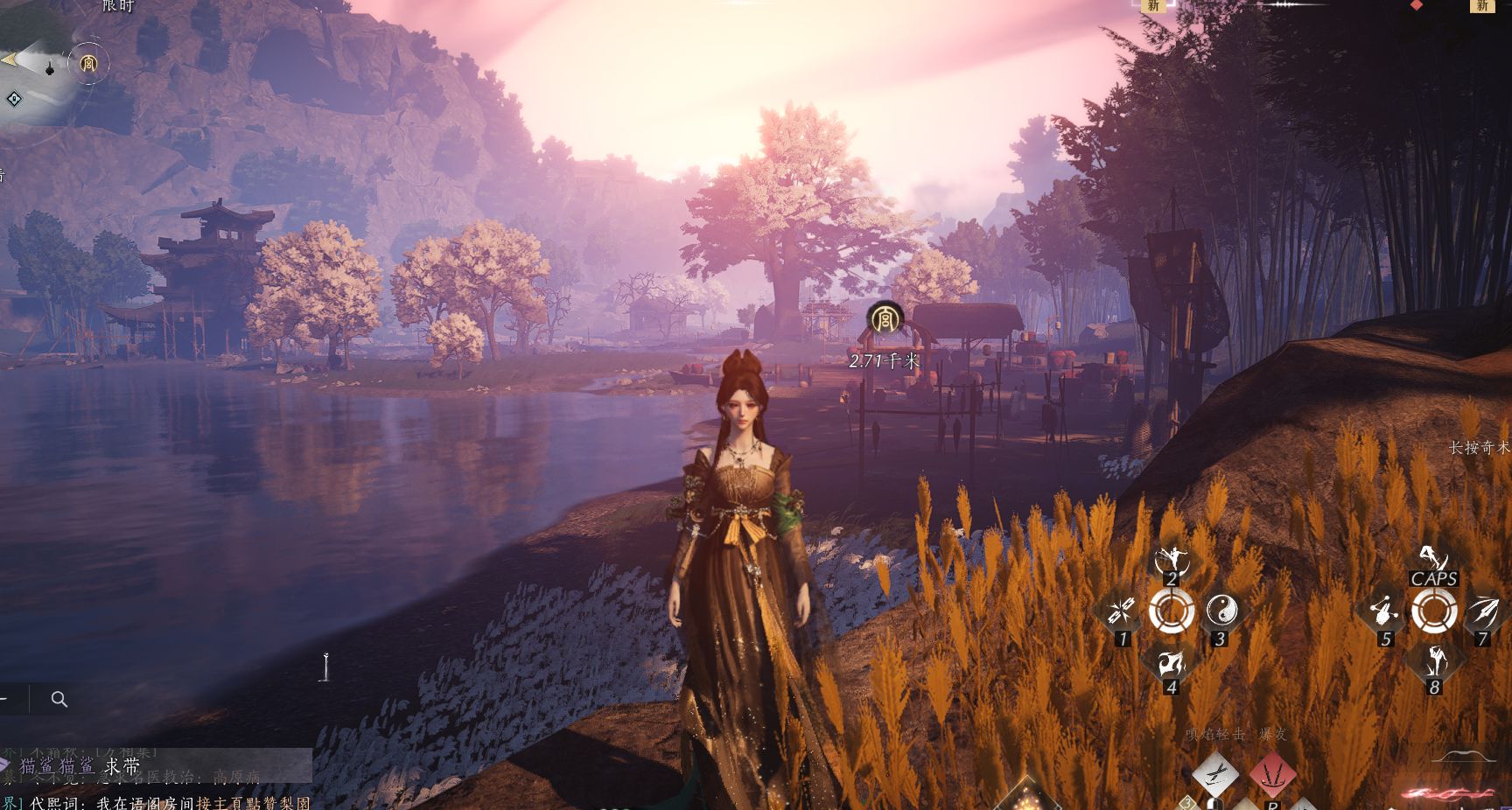Click the white crossed swords attack diamond
This screenshot has width=1512, height=810.
pos(1214,773)
